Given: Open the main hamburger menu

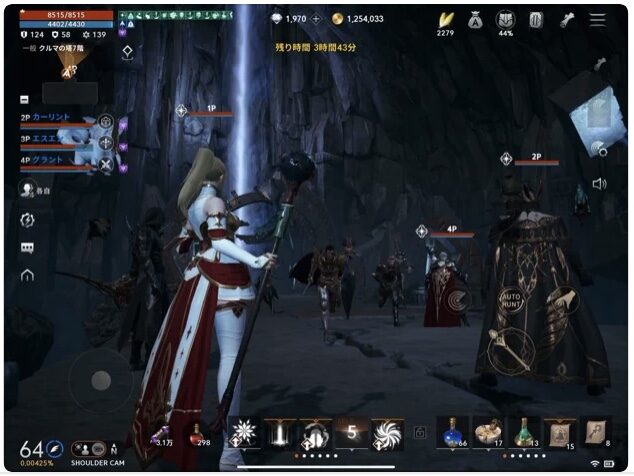Looking at the screenshot, I should (597, 20).
